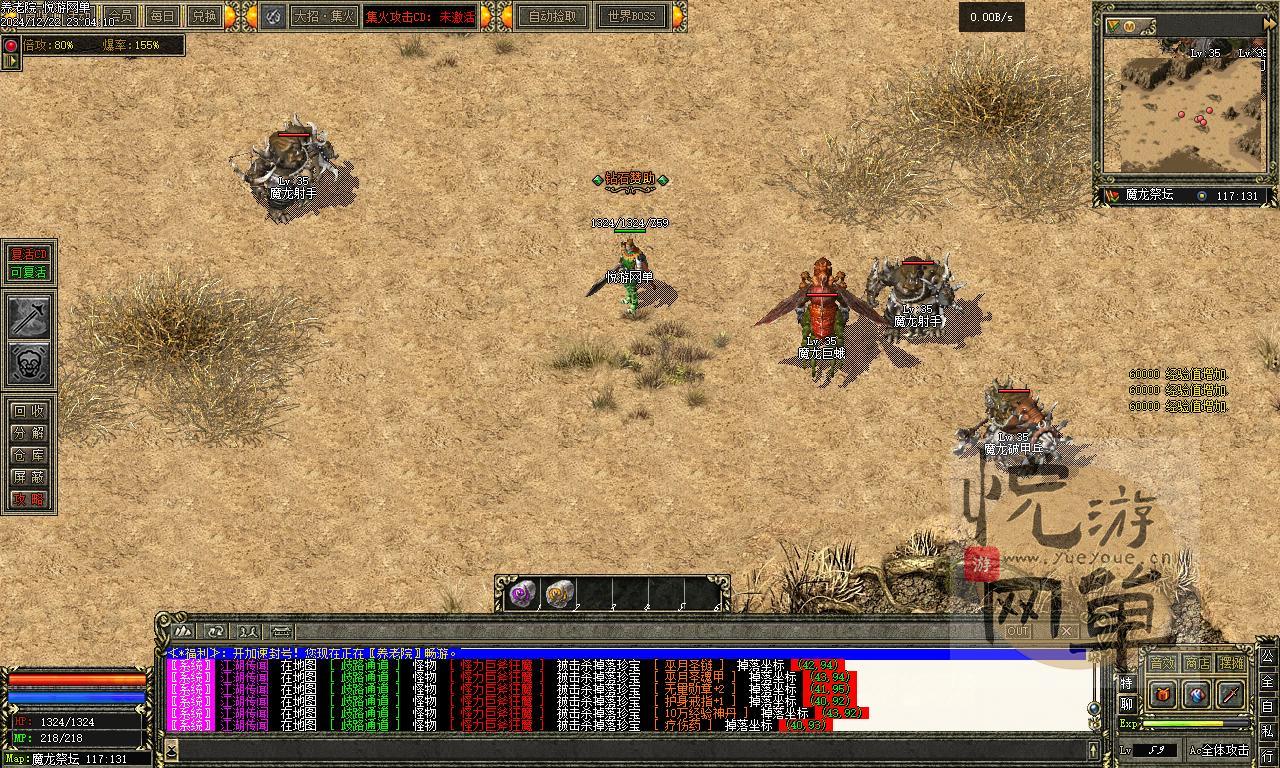
Task: Open the 仓库 warehouse
Action: point(29,455)
